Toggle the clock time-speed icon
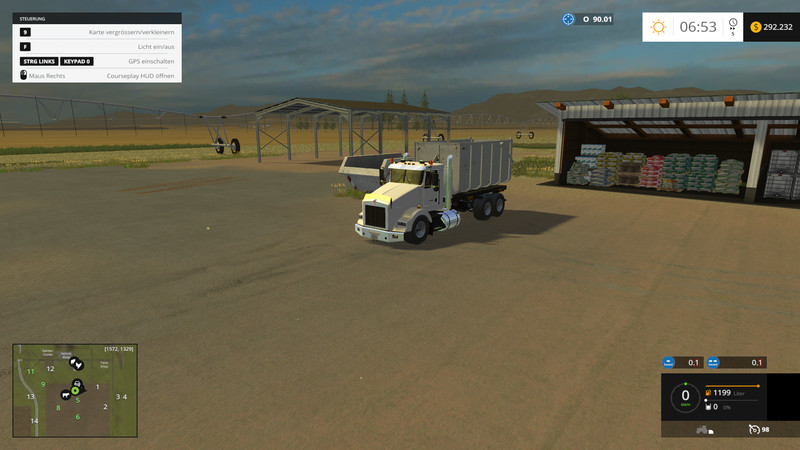The width and height of the screenshot is (800, 450). tap(733, 25)
